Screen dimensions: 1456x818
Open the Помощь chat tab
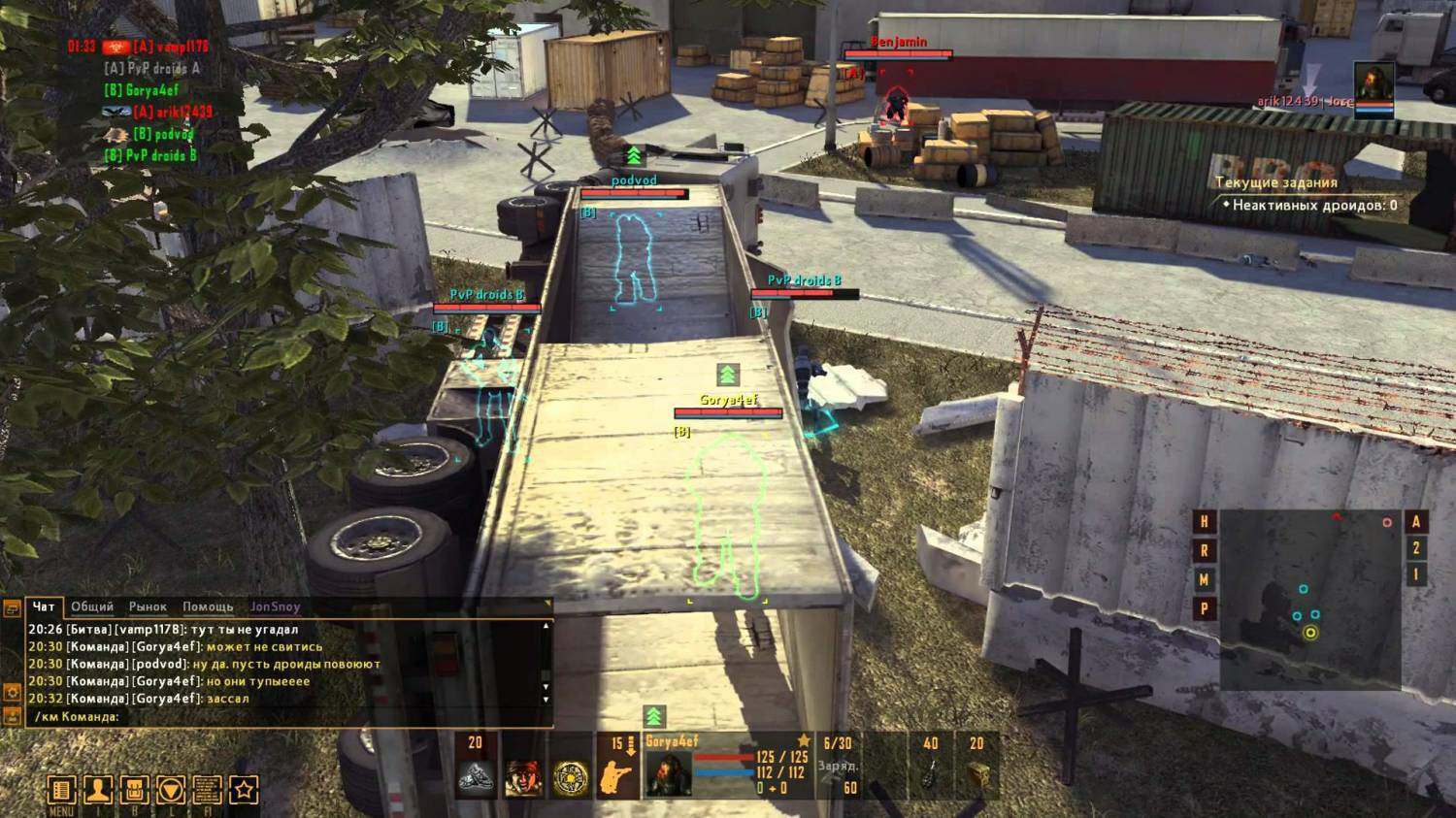point(208,606)
